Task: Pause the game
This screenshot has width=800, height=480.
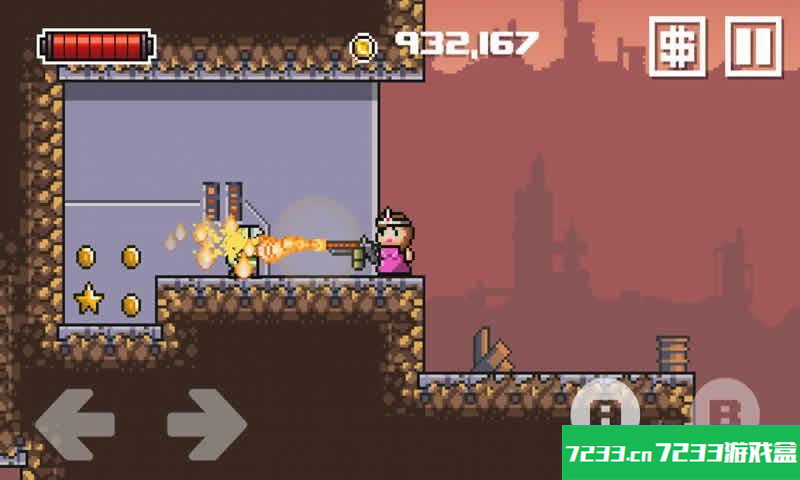Action: [752, 46]
